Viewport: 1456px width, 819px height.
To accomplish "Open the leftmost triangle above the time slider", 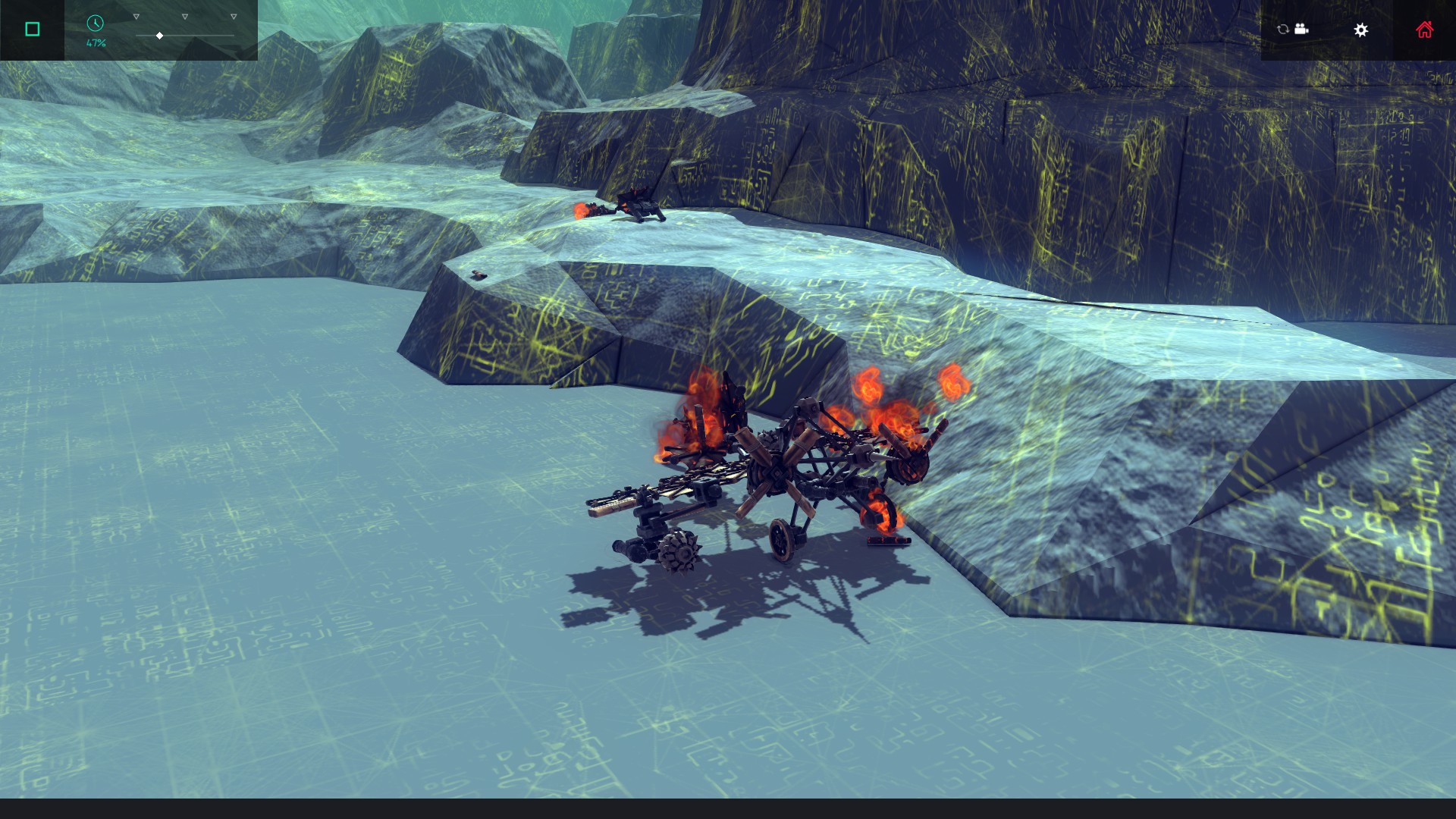I will (x=136, y=15).
